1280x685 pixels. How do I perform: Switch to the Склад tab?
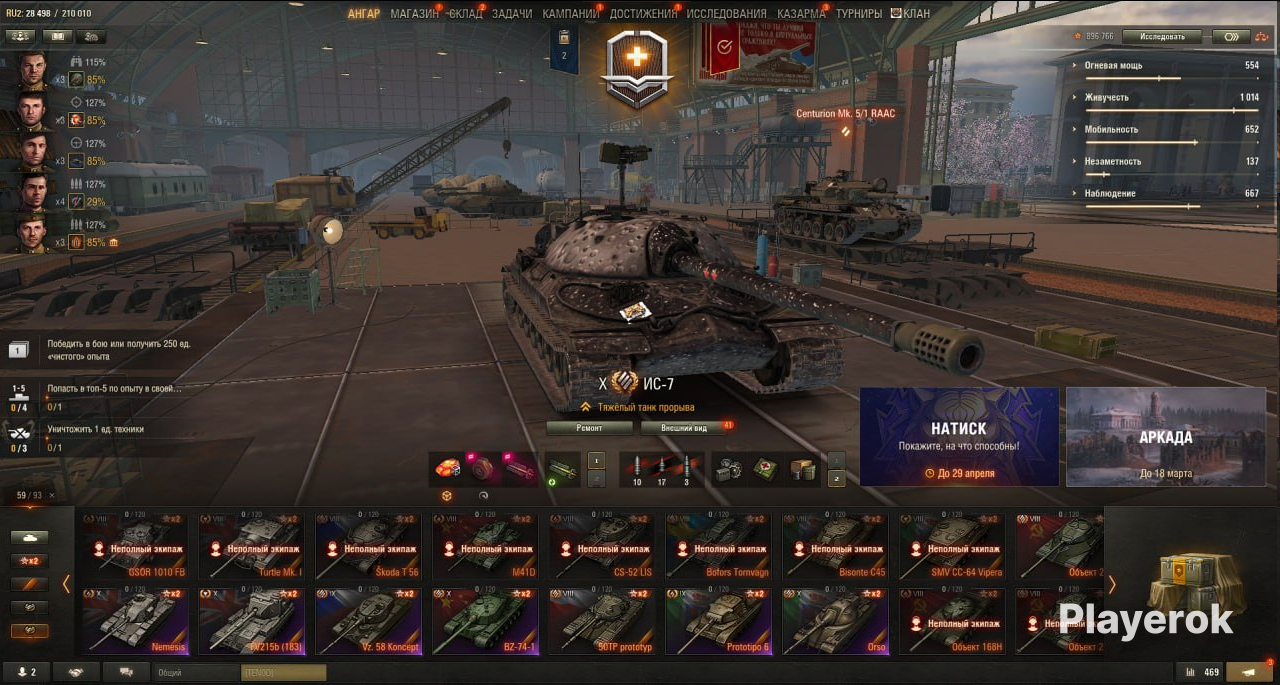click(x=465, y=14)
